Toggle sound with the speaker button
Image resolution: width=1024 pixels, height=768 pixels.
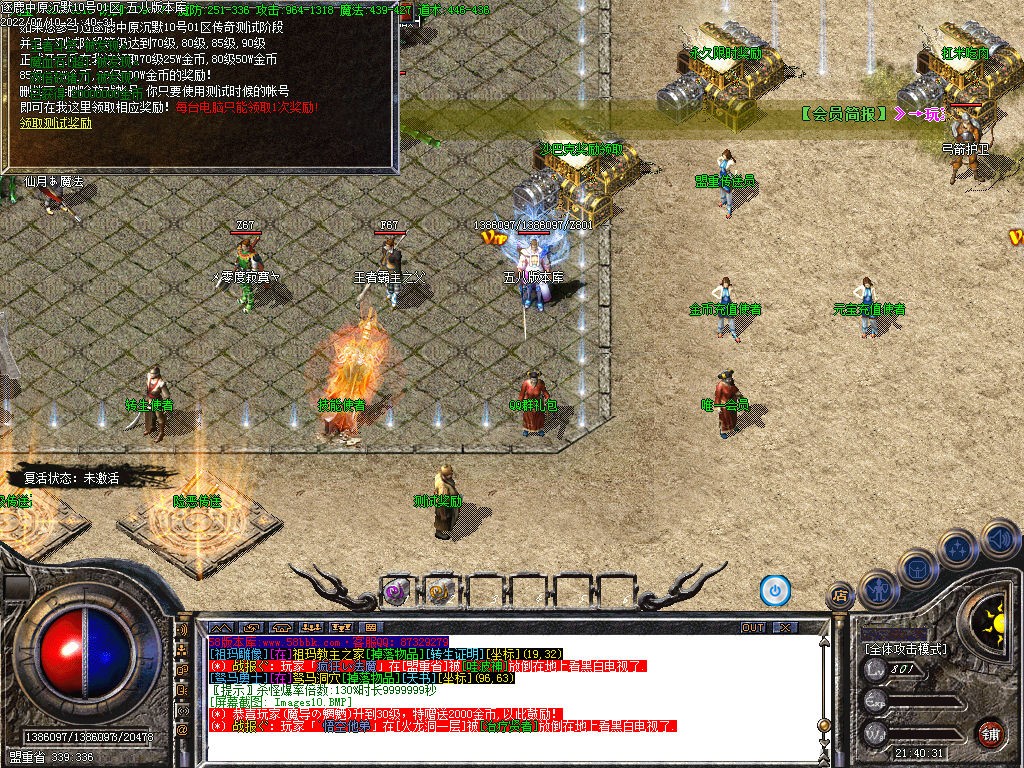point(999,539)
